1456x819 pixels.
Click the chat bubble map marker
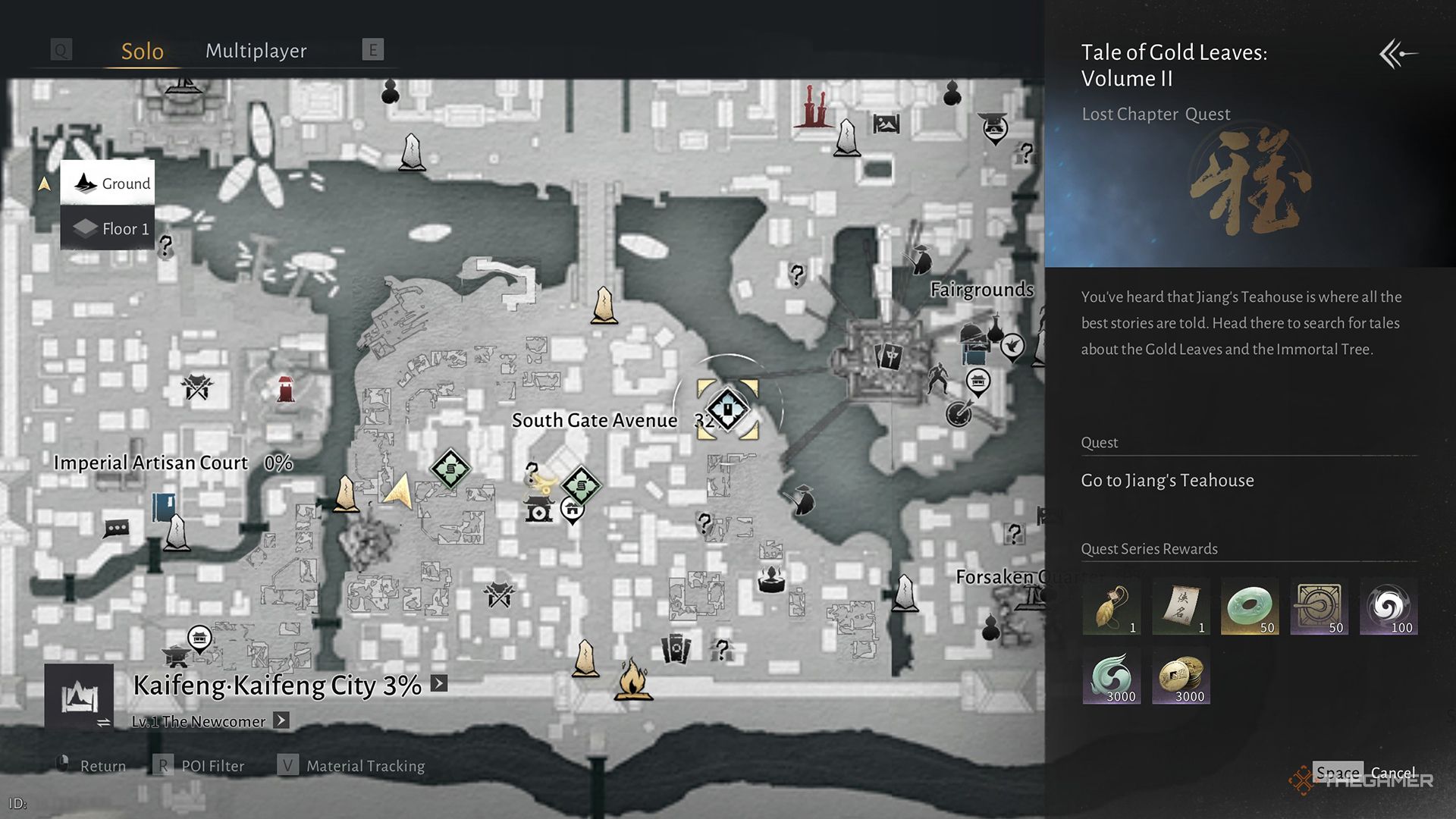coord(117,528)
